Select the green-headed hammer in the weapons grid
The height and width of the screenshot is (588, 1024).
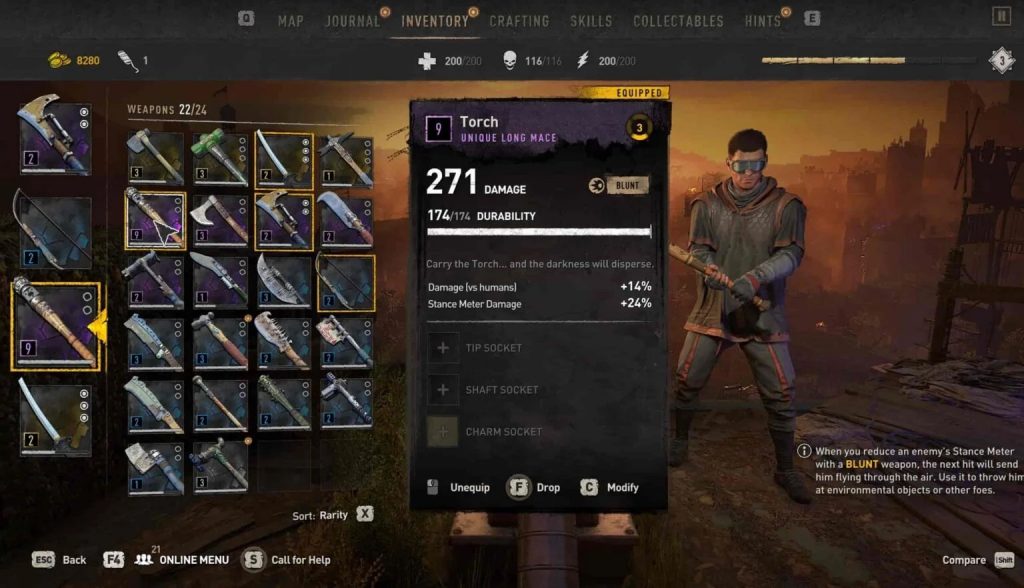coord(220,158)
